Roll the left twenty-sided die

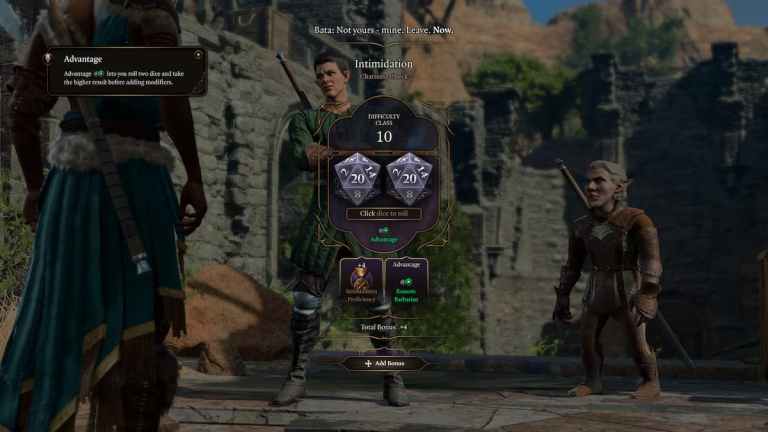357,179
